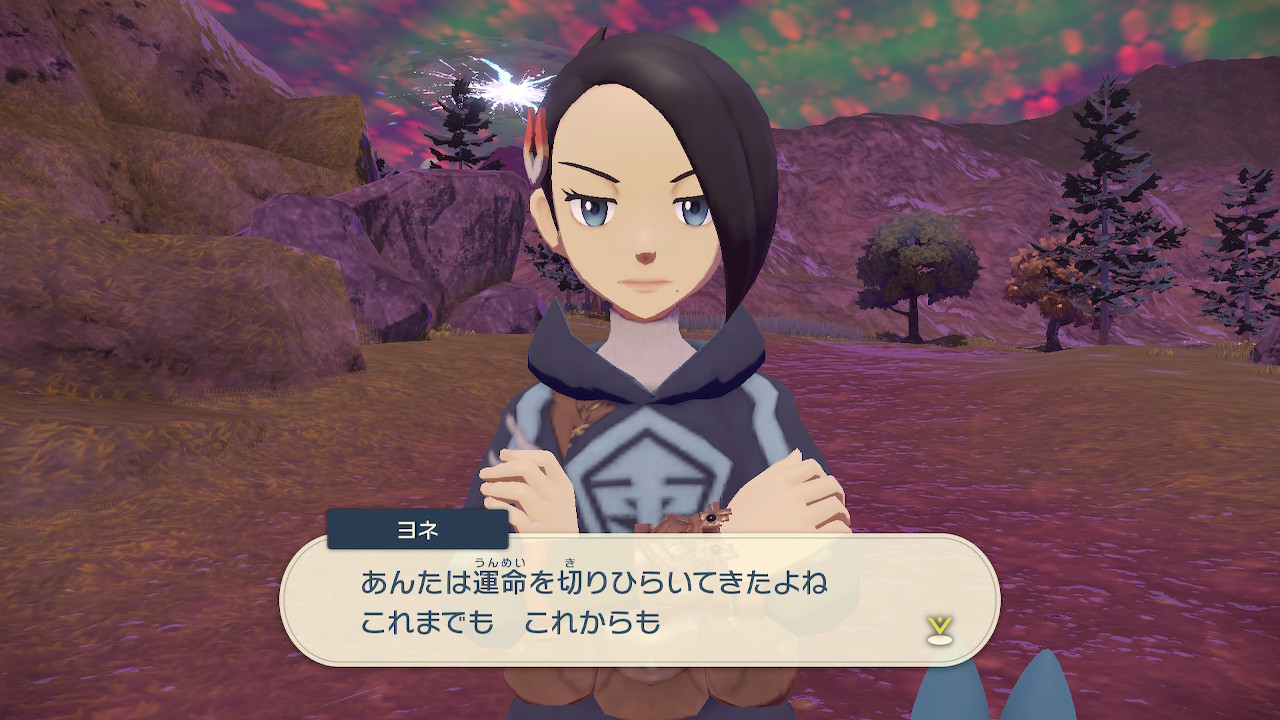1280x720 pixels.
Task: Click the yellow continue arrow in dialogue box
Action: (x=938, y=628)
